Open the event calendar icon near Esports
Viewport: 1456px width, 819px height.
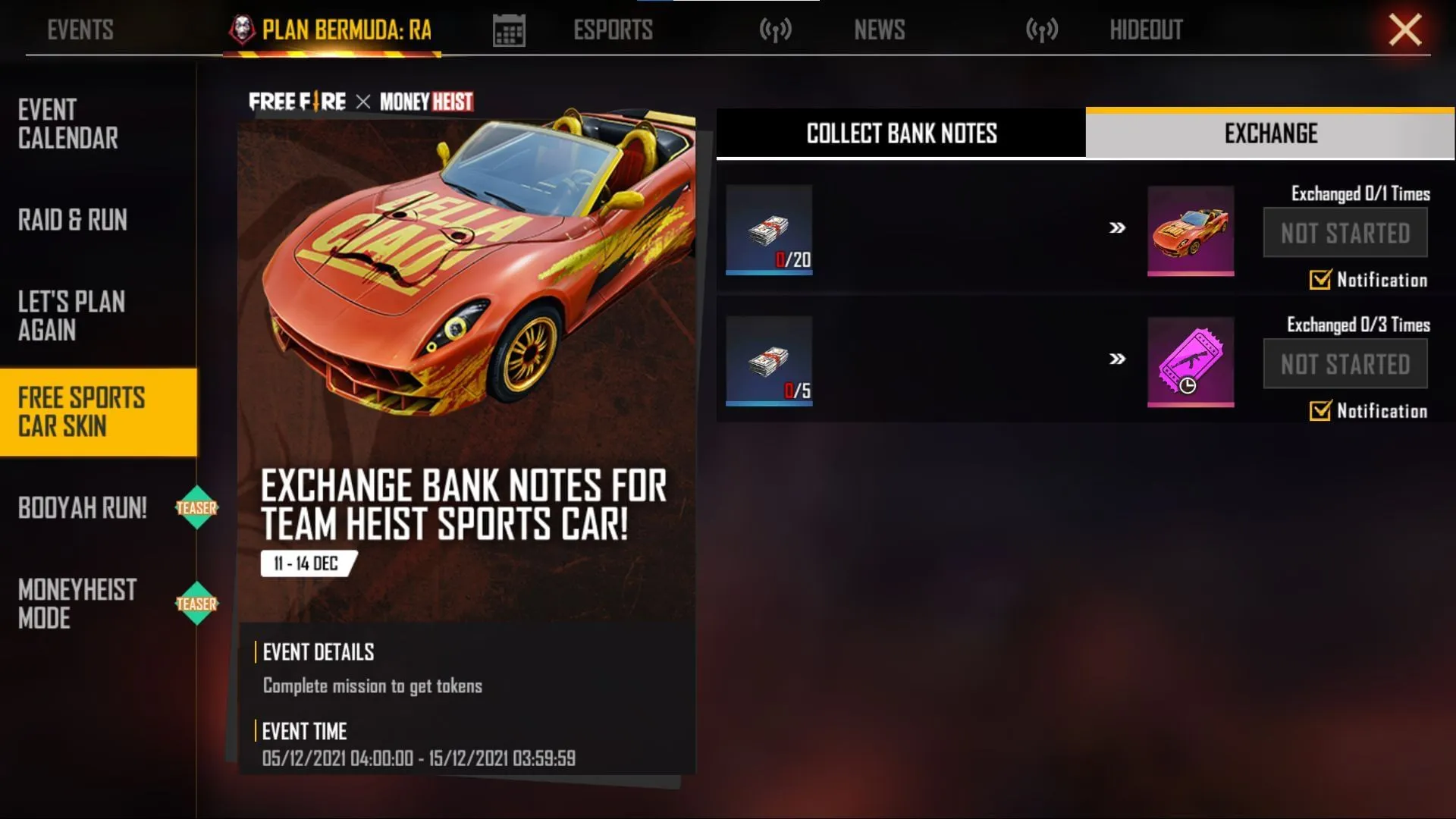point(509,29)
